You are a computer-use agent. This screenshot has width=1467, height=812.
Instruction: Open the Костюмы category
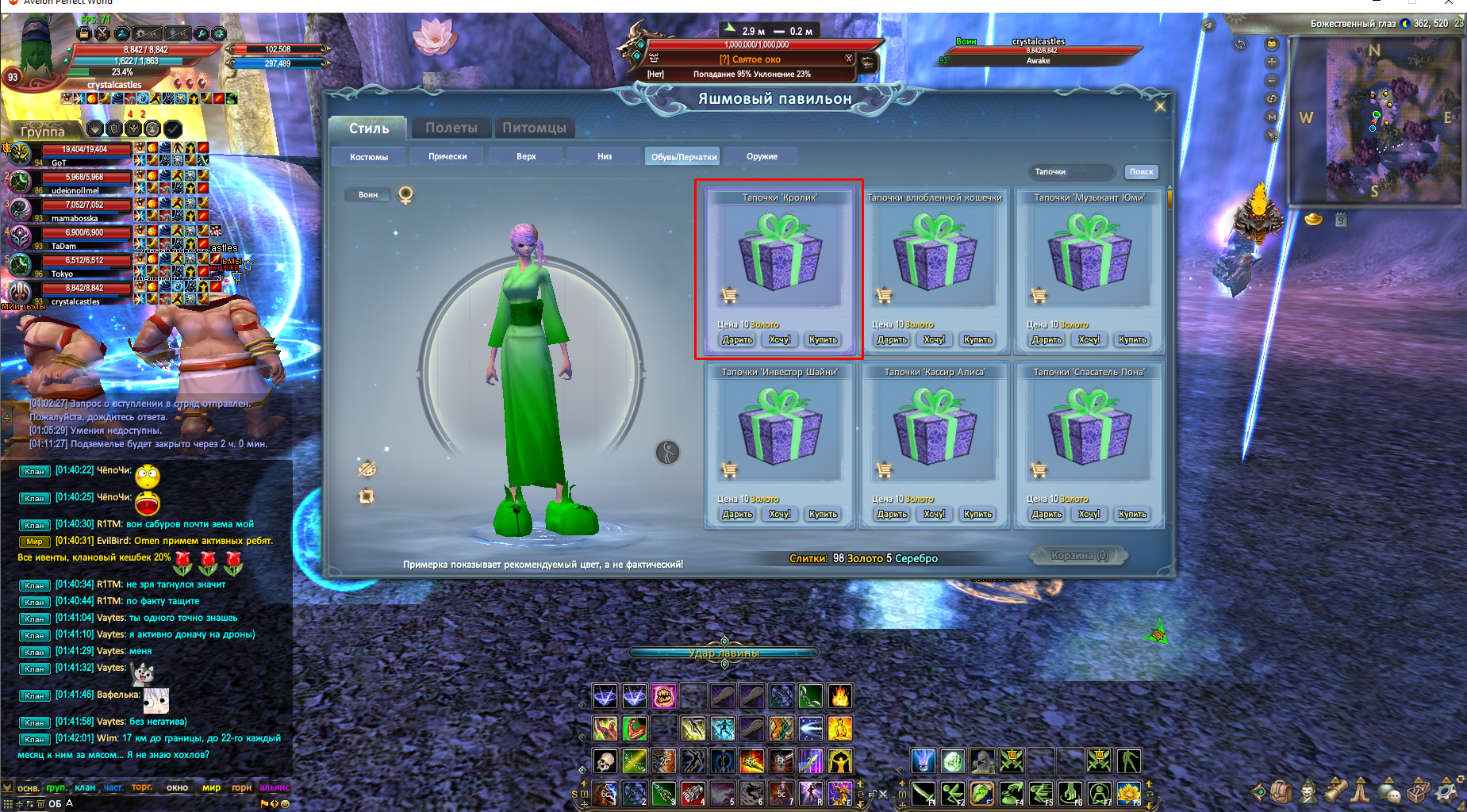[x=369, y=157]
